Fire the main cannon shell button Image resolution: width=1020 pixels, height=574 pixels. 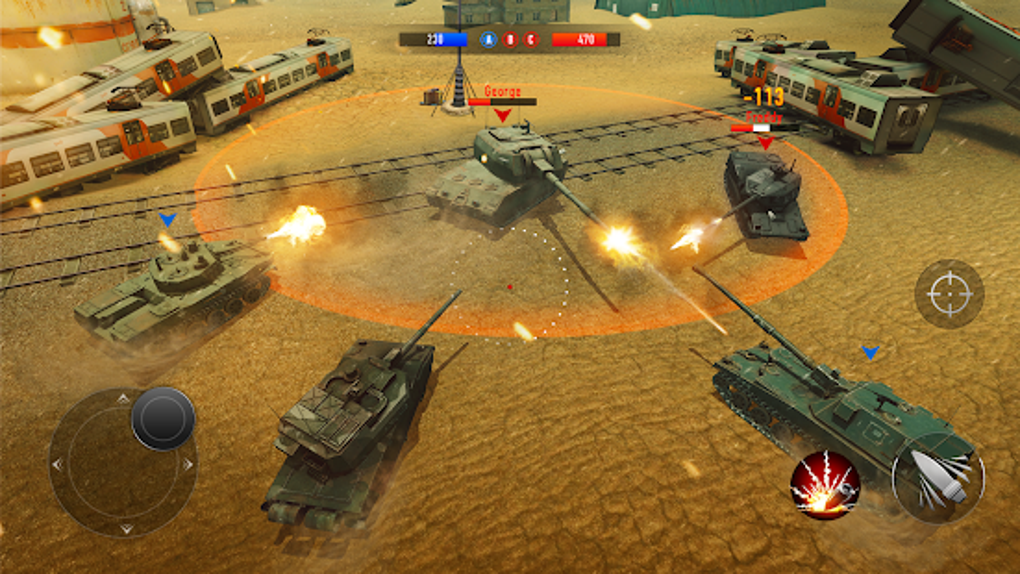[x=938, y=478]
